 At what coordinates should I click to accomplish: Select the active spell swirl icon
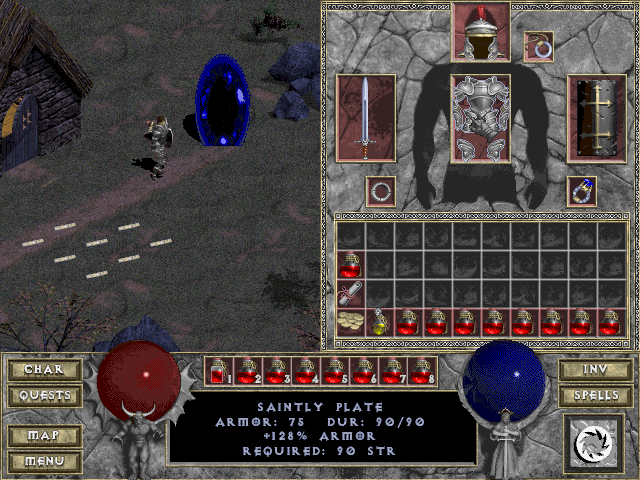point(595,442)
